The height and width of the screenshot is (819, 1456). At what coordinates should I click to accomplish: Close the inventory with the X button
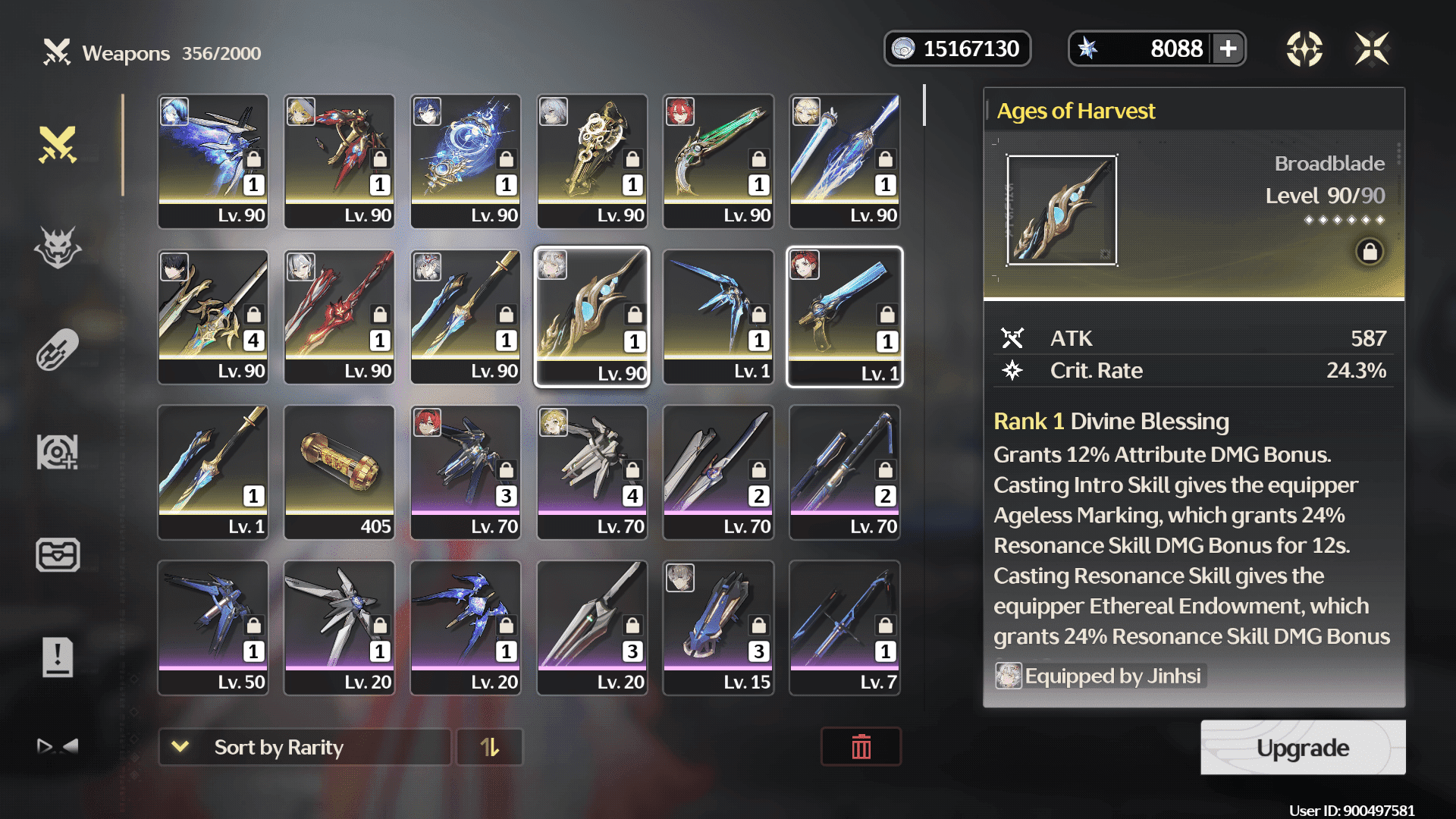point(1372,49)
